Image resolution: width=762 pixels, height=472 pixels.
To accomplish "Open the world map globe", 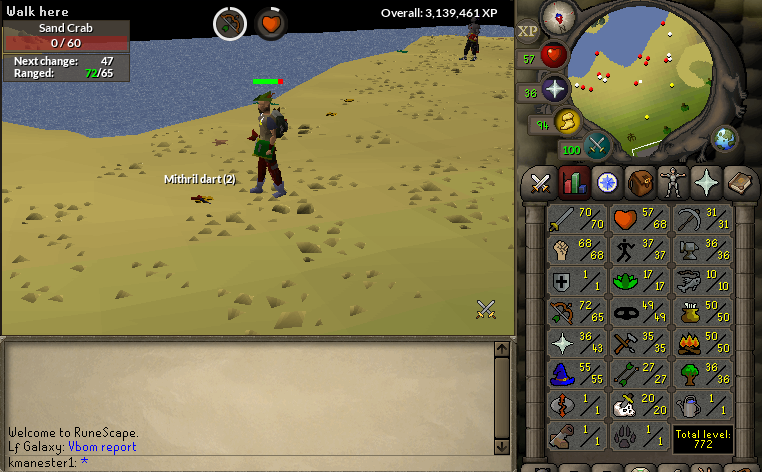I will [x=723, y=139].
